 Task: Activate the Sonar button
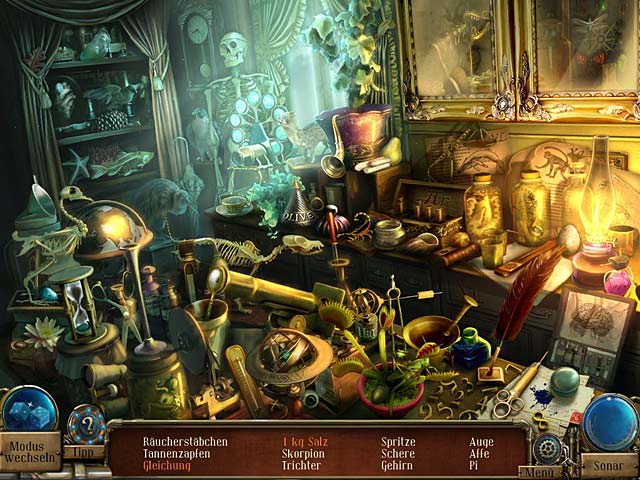(x=610, y=466)
